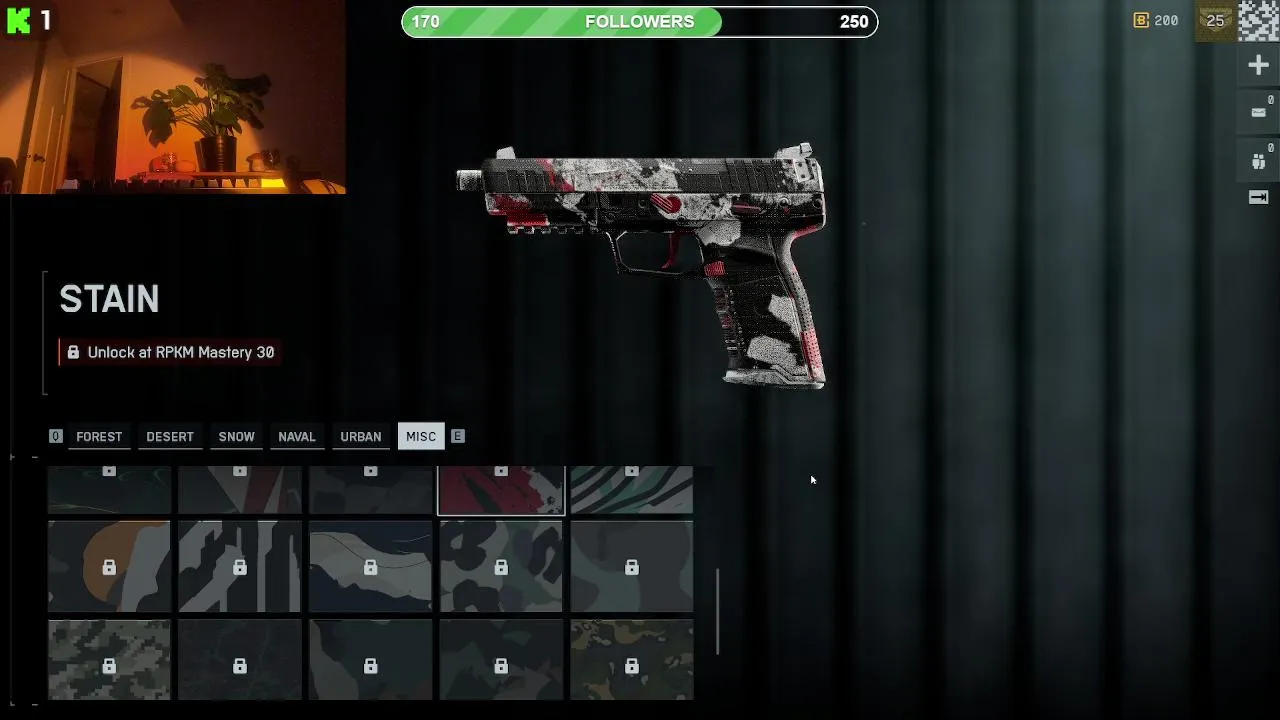Select the black and grey splotched camo

(x=501, y=566)
